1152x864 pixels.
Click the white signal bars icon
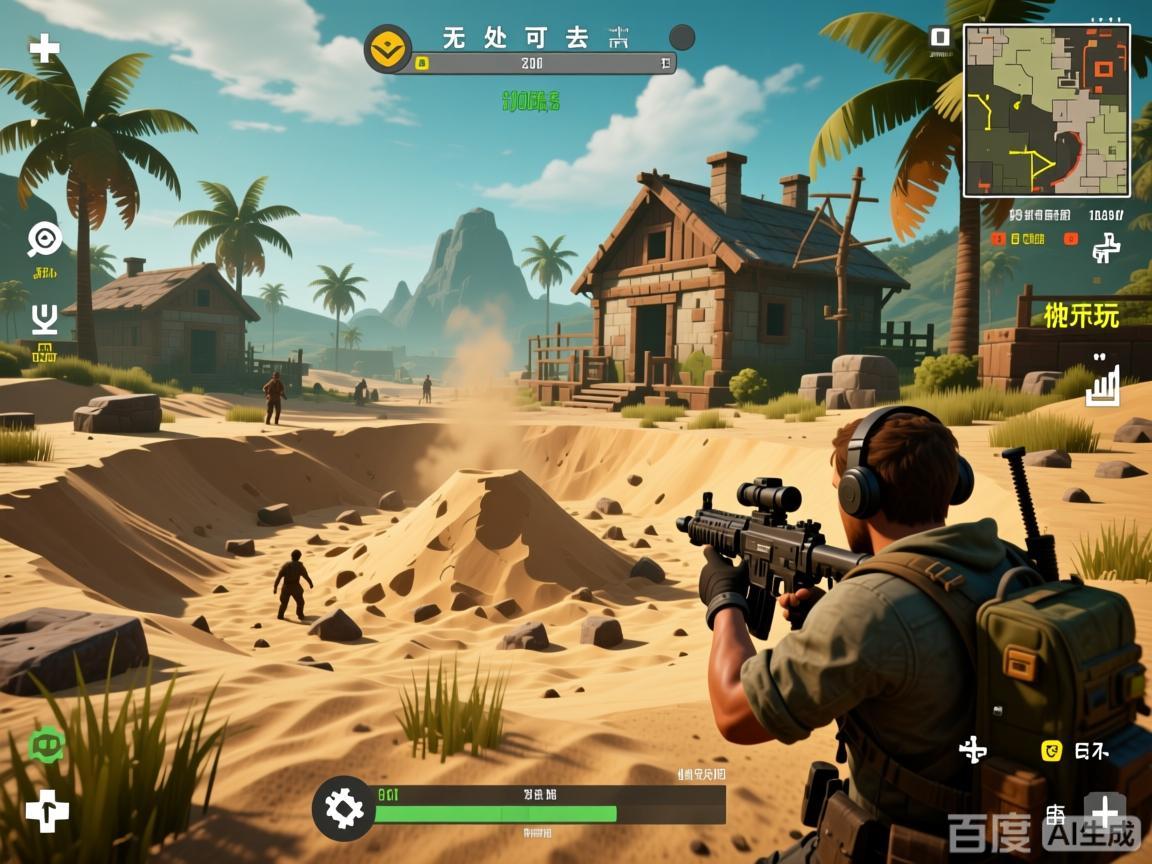click(1102, 385)
